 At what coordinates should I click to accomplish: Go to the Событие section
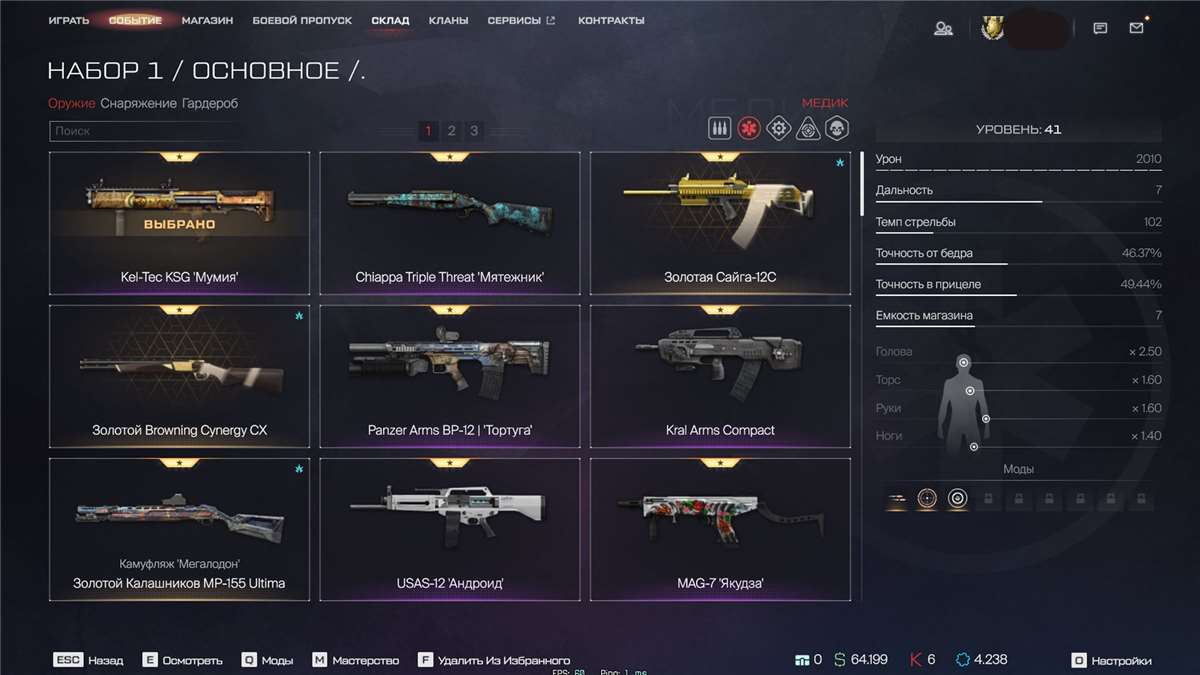tap(135, 20)
